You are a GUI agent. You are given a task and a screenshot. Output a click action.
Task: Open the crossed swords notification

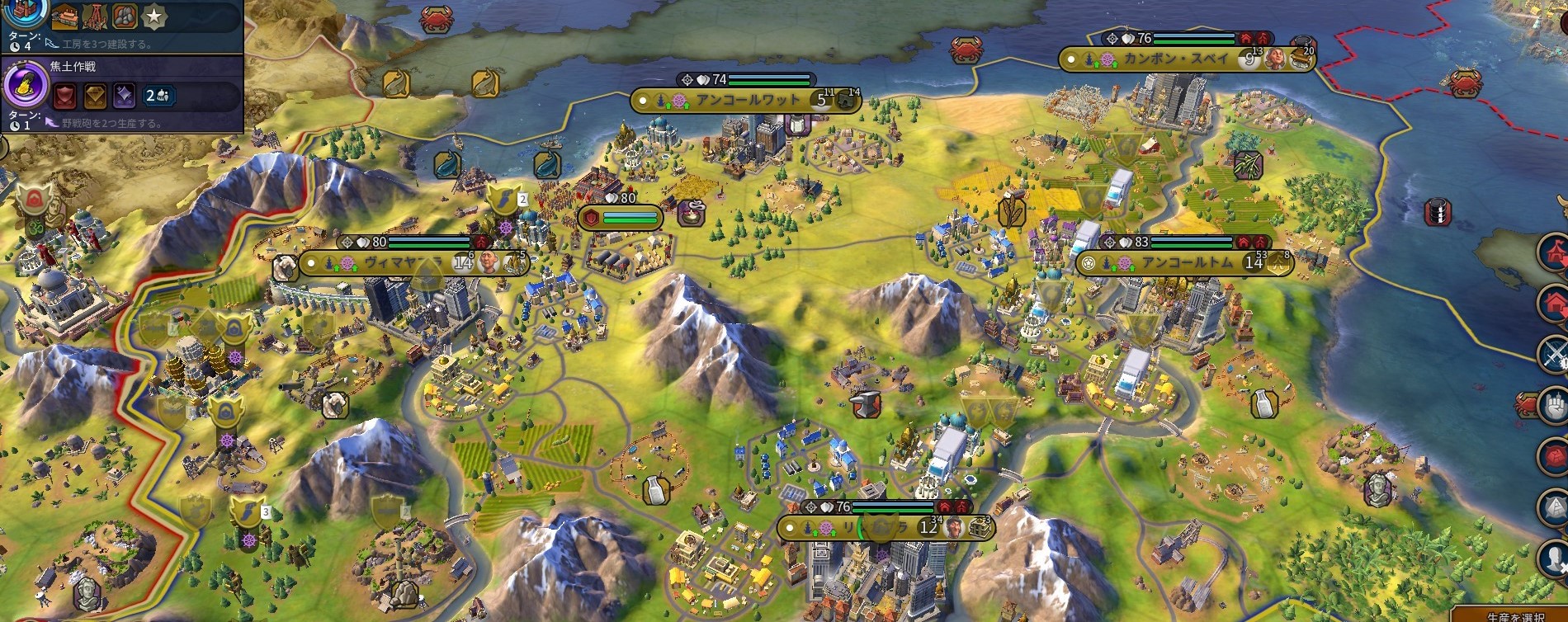pyautogui.click(x=1555, y=355)
